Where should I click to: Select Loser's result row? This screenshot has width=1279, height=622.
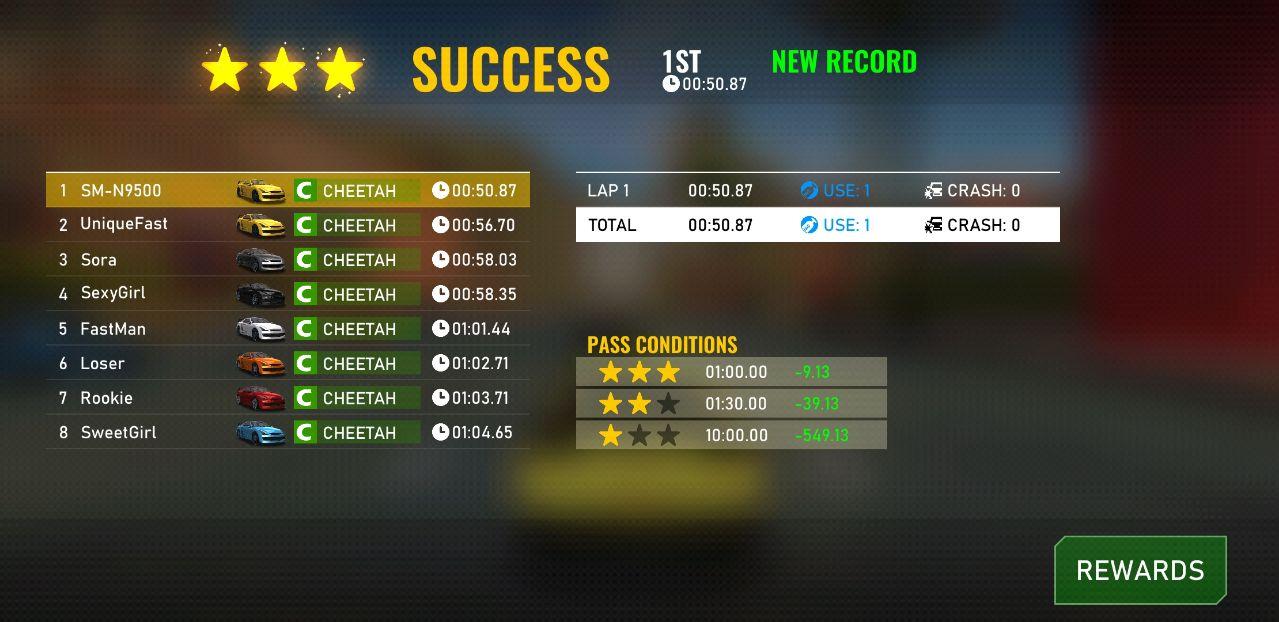288,363
